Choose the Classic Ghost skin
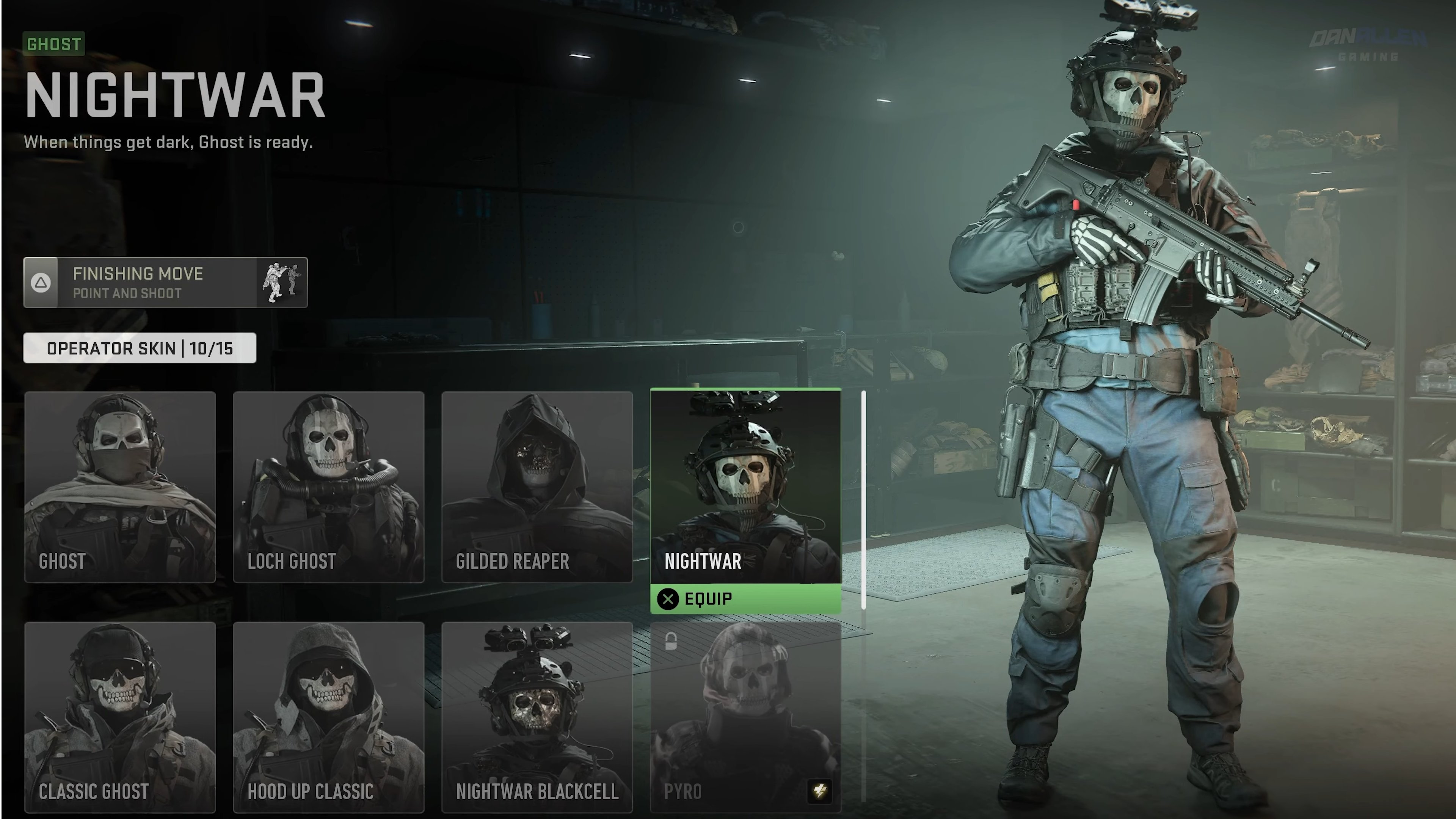This screenshot has height=819, width=1456. click(120, 717)
